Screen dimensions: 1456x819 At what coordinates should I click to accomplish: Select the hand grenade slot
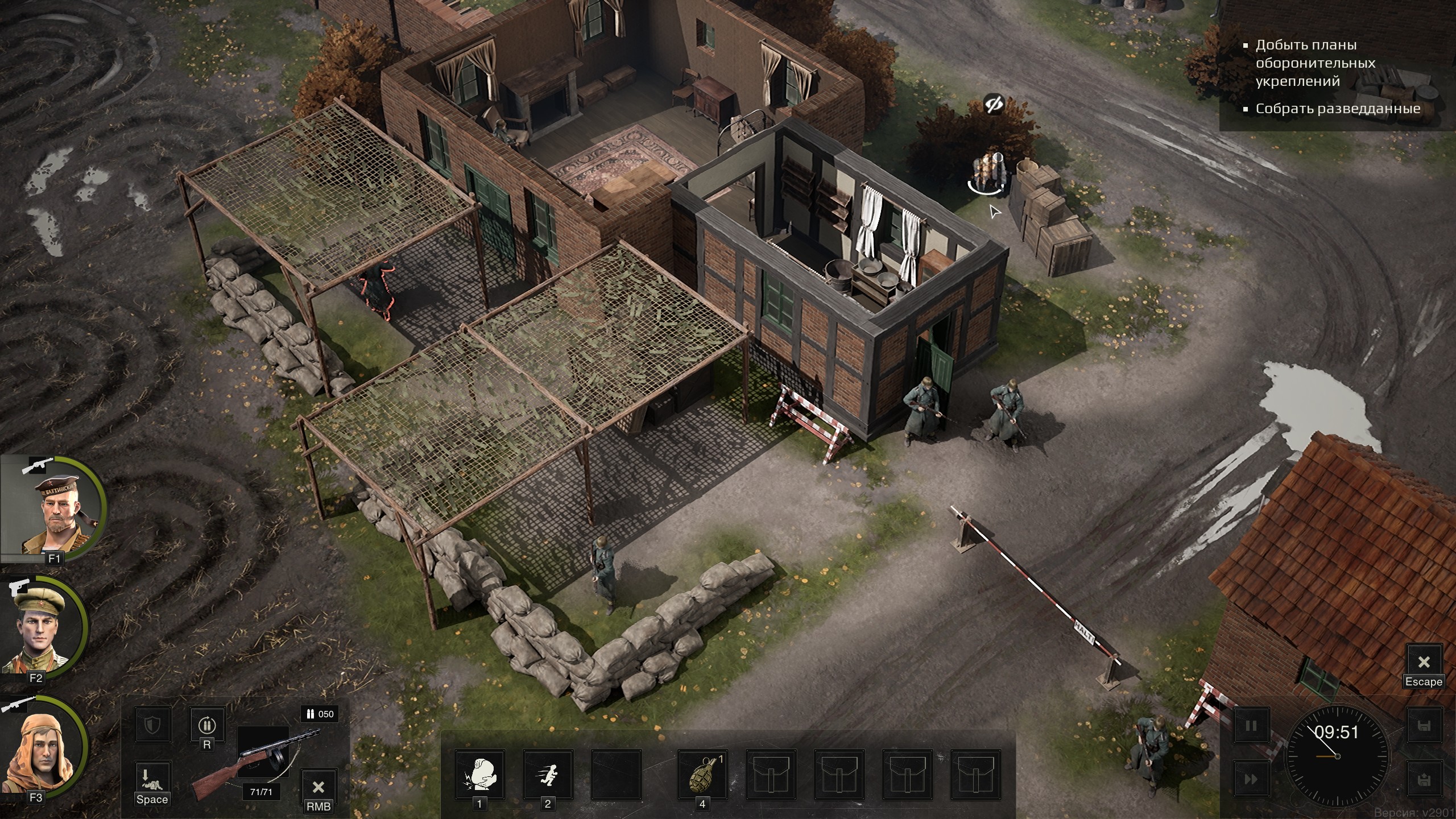(x=702, y=775)
